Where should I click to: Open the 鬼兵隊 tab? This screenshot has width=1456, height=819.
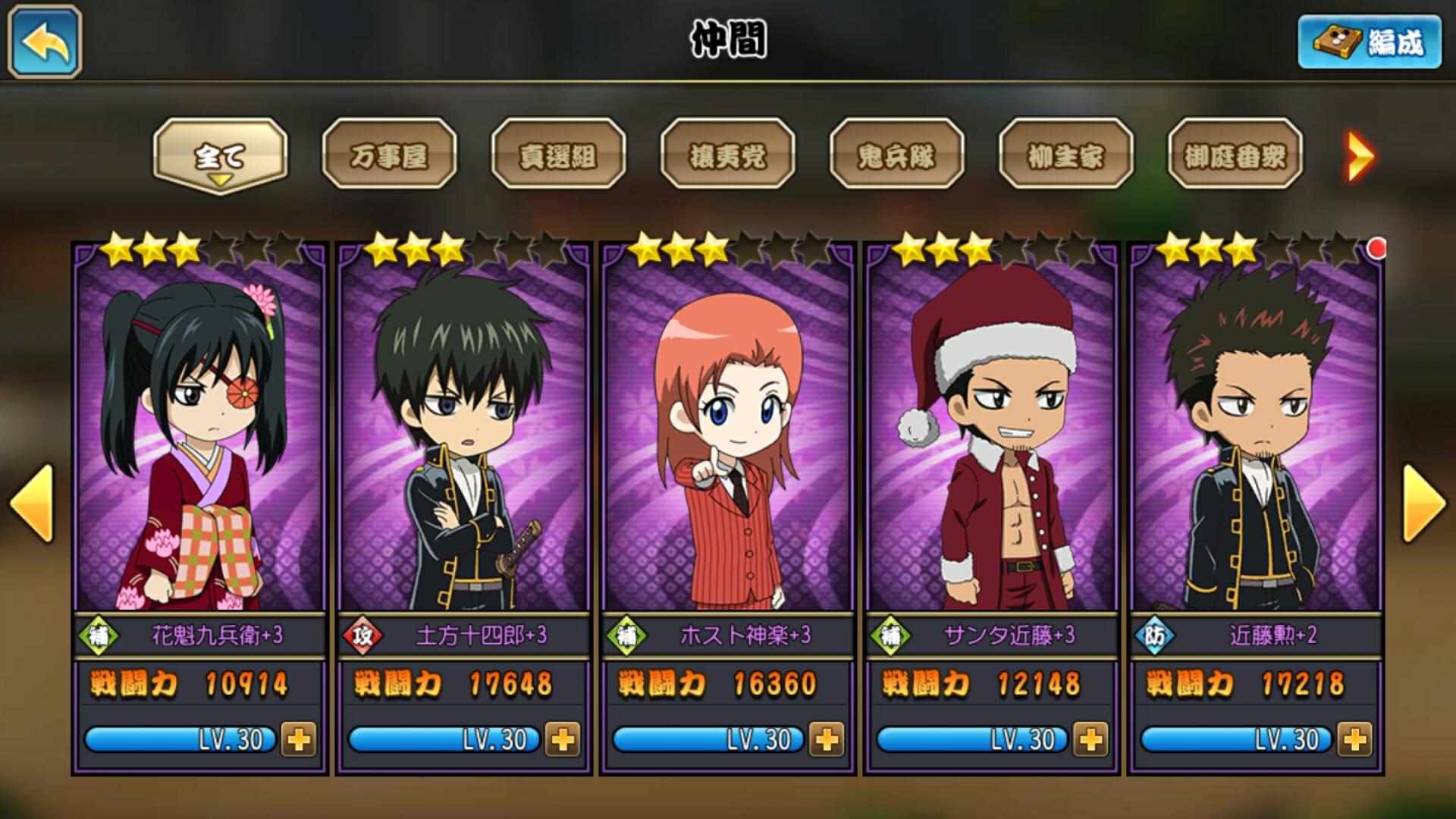click(896, 155)
